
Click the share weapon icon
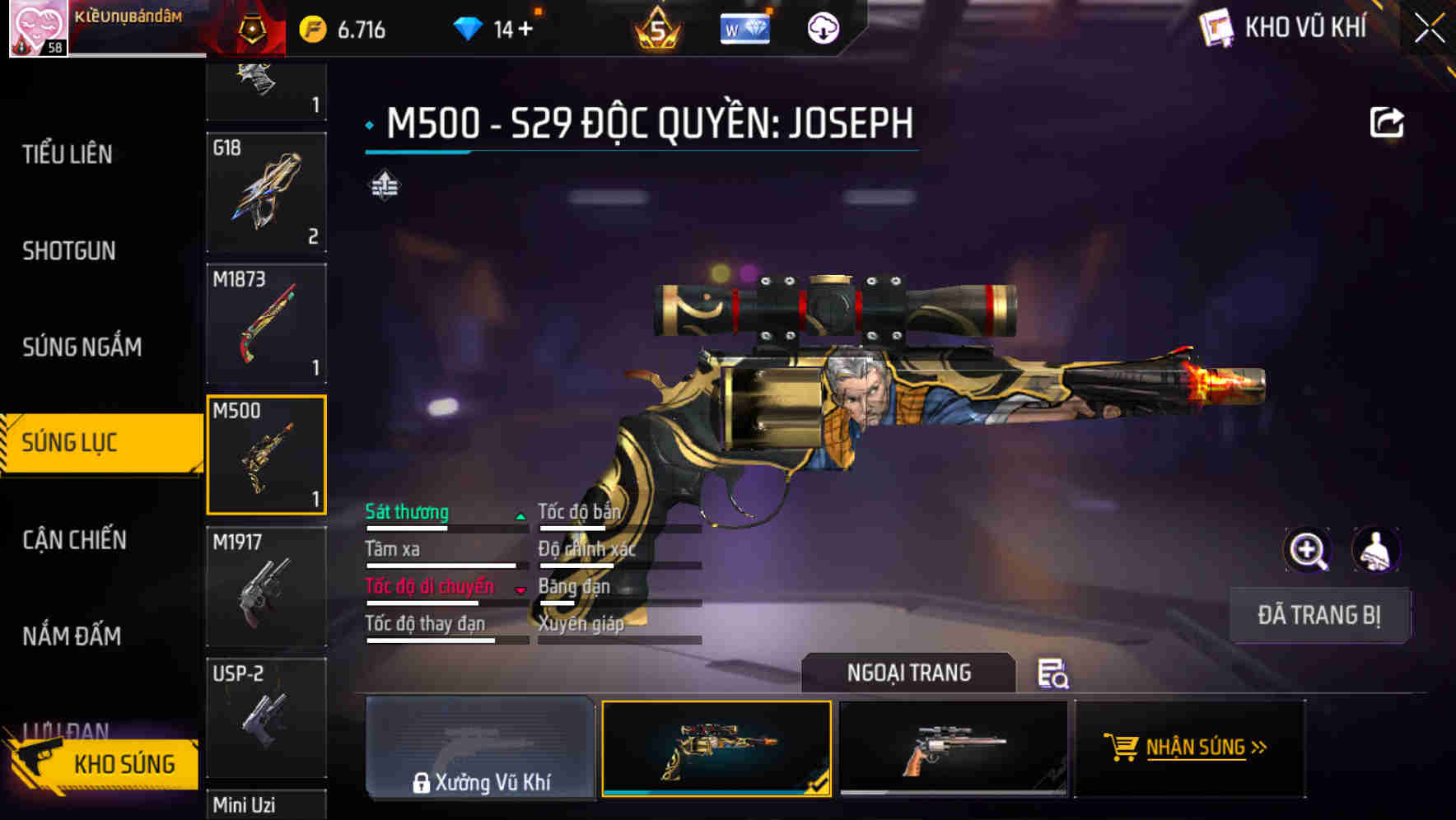tap(1388, 121)
